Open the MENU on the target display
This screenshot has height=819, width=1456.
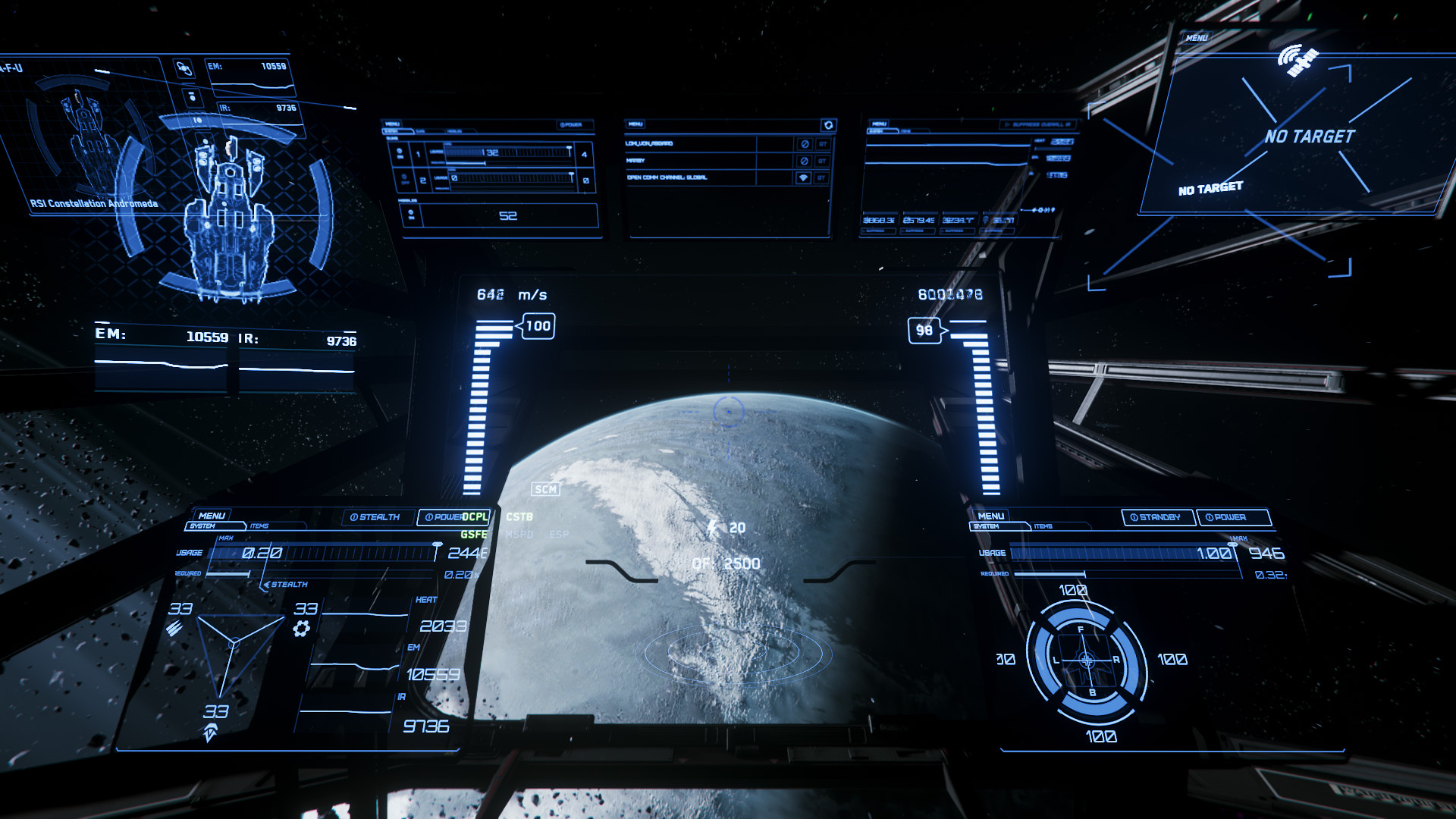1197,38
